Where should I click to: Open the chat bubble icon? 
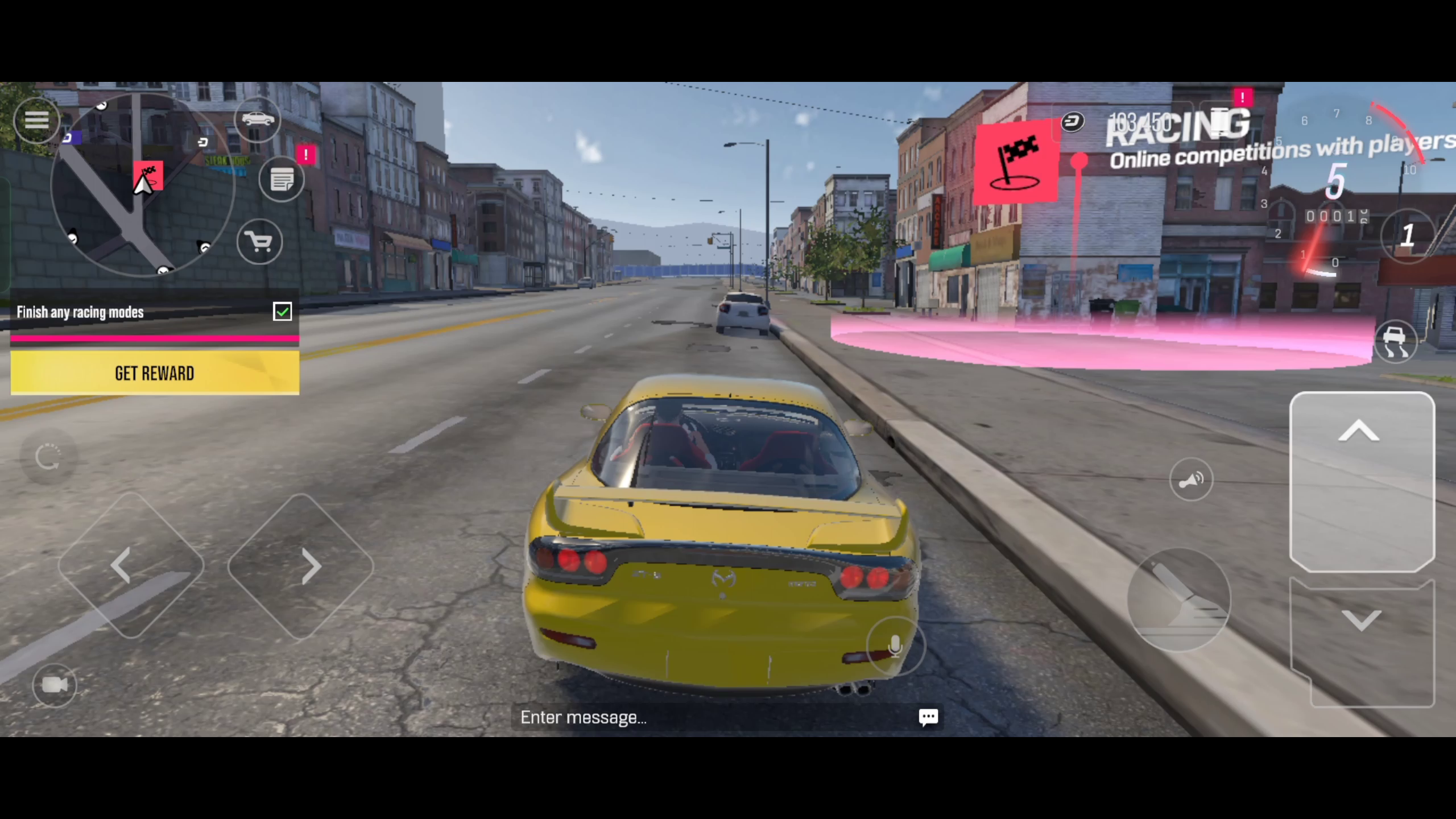coord(929,717)
